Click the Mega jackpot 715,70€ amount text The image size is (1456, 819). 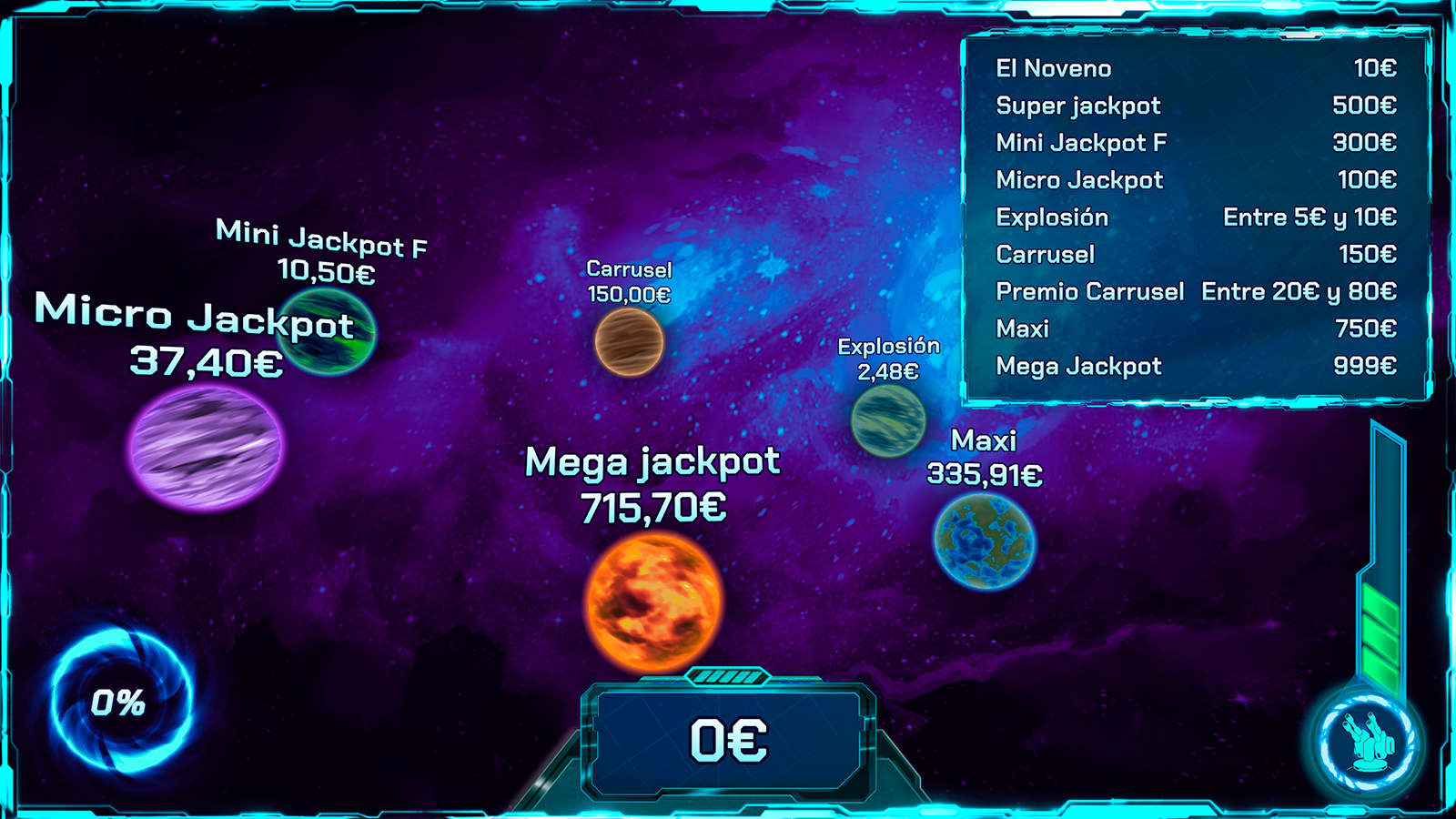(x=652, y=507)
